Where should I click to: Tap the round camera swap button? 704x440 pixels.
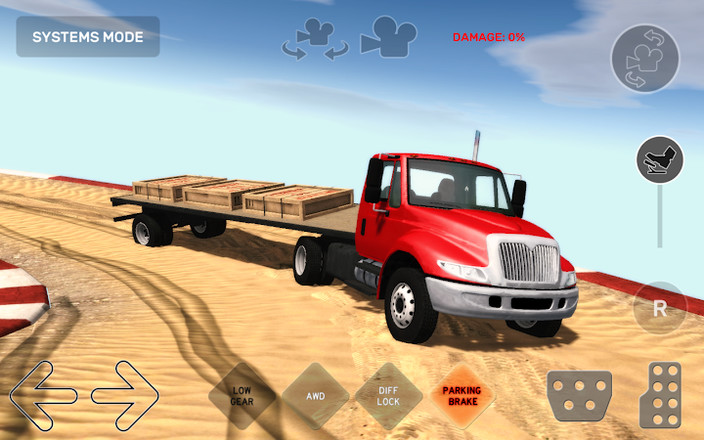tap(645, 58)
